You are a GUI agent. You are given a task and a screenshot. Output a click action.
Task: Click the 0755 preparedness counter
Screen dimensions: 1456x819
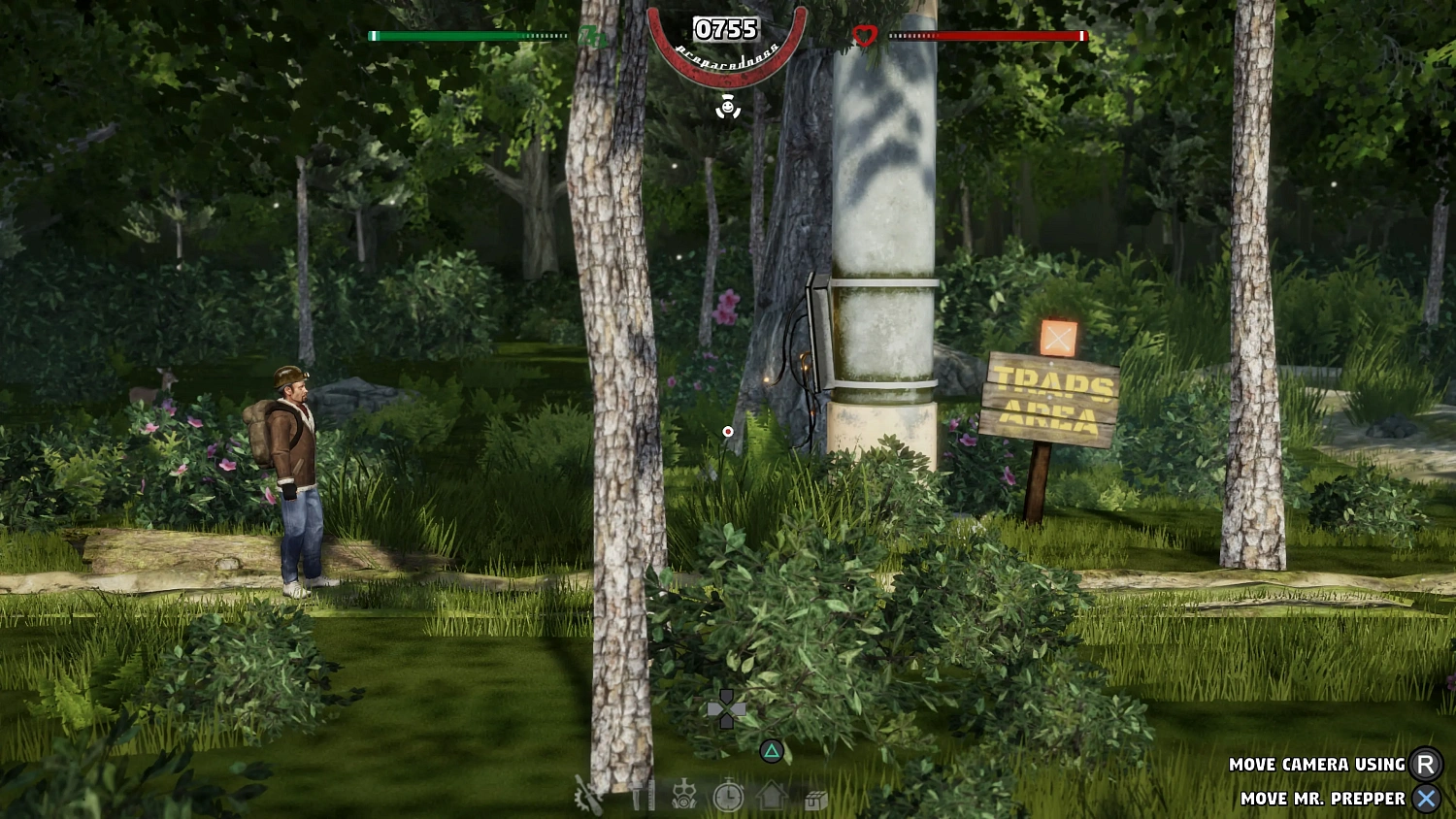725,30
